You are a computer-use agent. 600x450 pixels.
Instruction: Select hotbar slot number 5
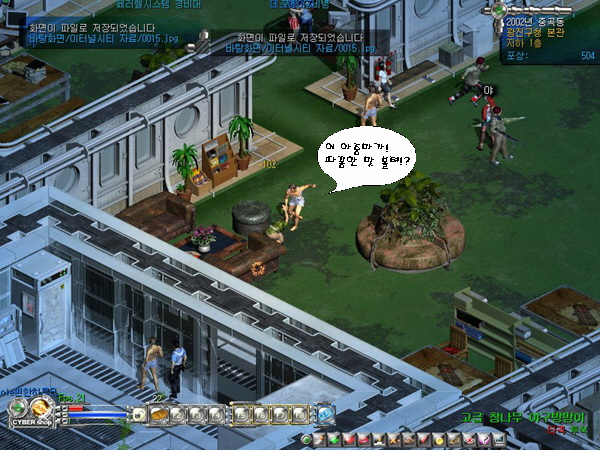tap(242, 414)
